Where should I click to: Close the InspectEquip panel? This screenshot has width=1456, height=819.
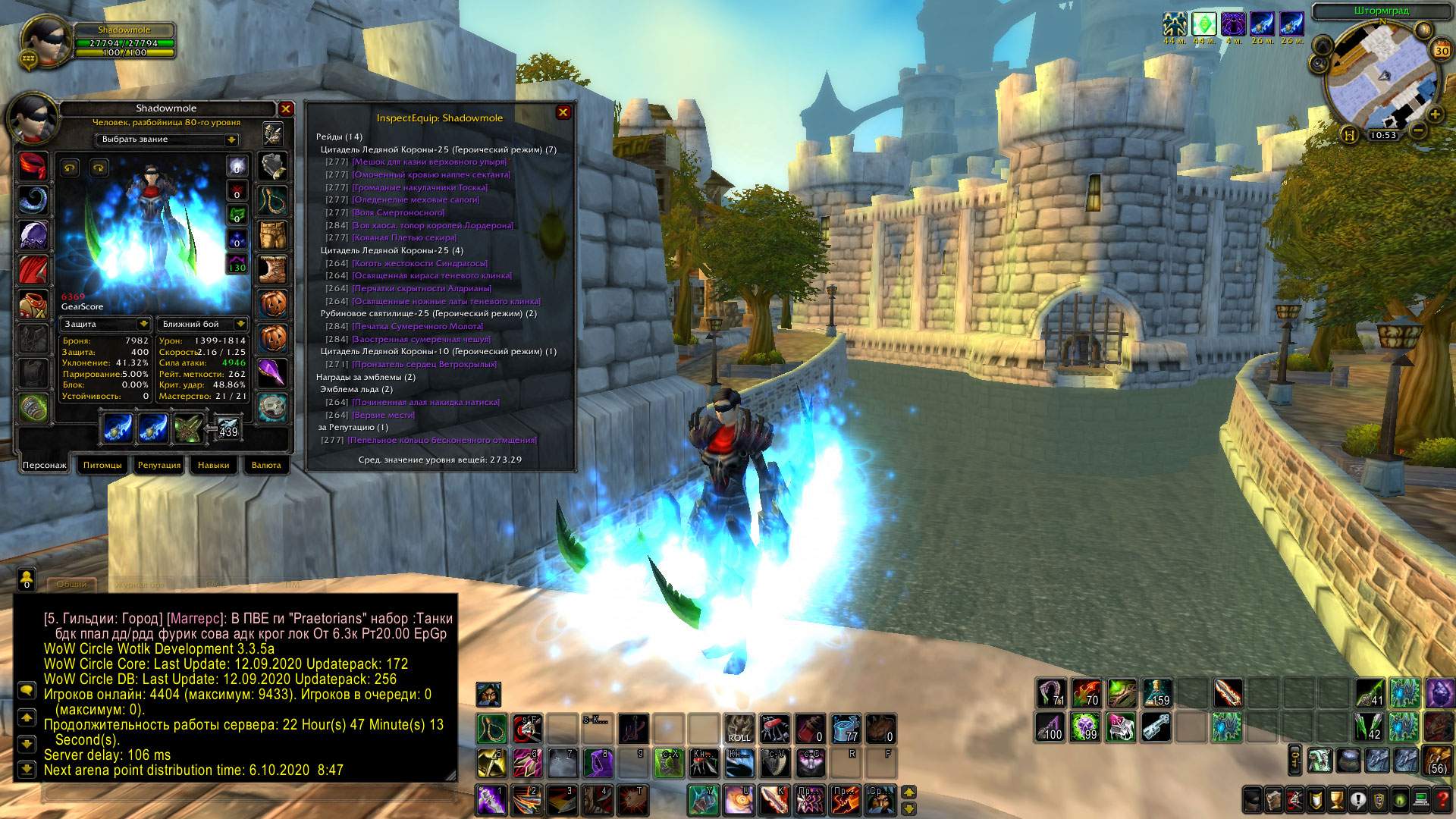(x=563, y=112)
